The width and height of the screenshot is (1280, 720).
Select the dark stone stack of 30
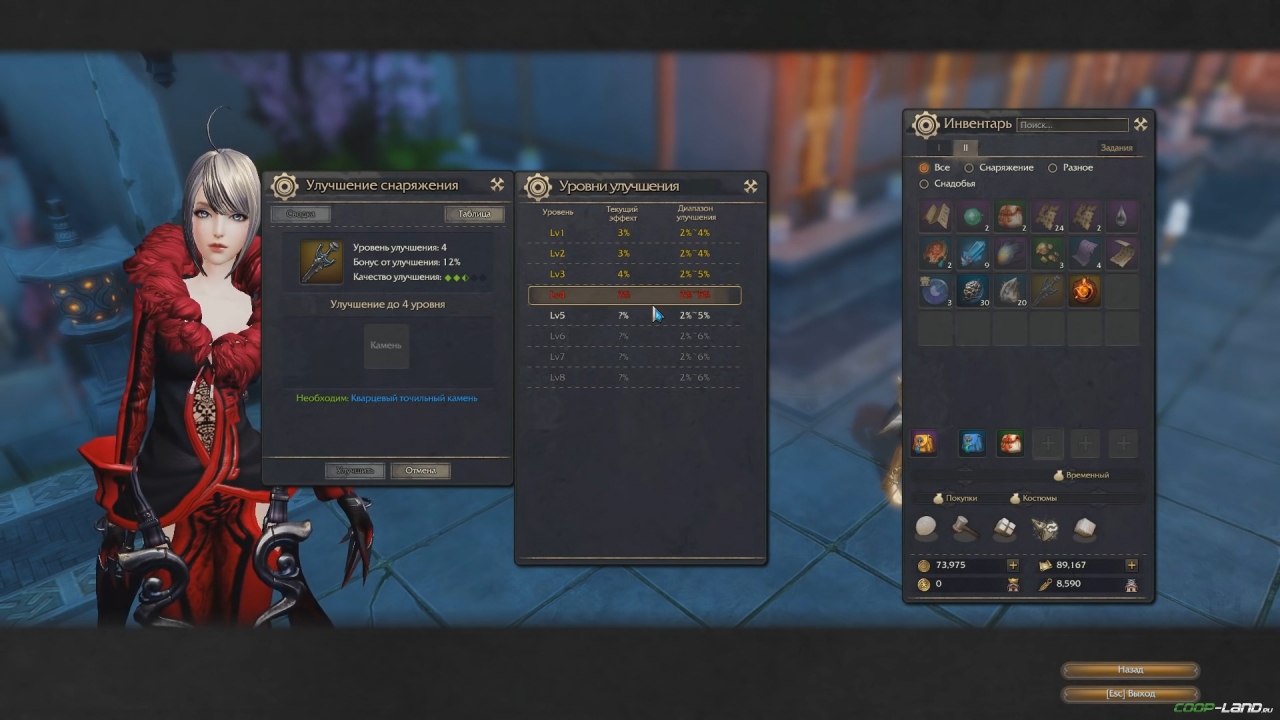[x=972, y=291]
